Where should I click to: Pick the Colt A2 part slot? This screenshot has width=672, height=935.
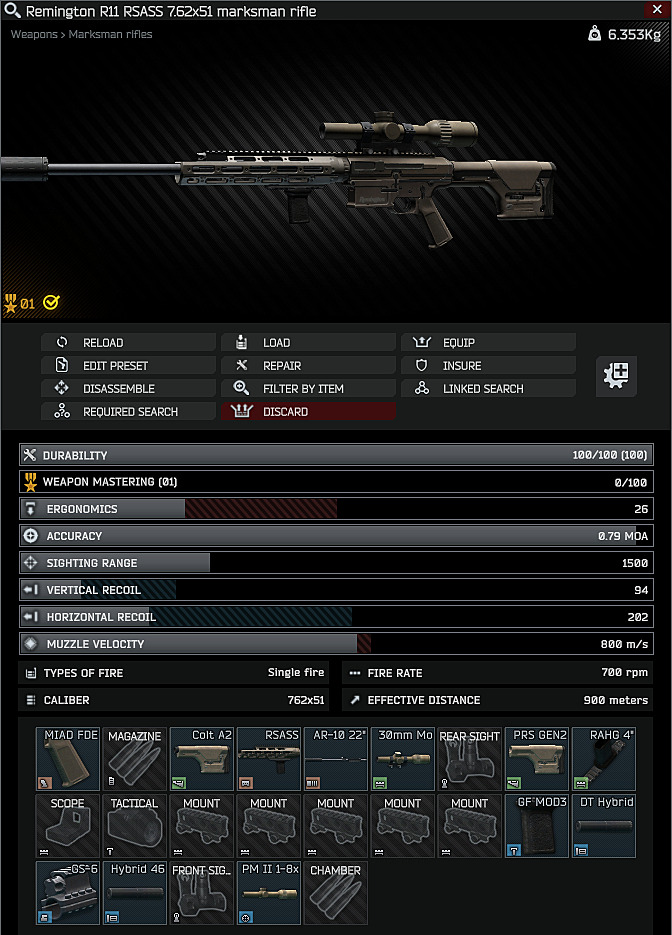tap(202, 759)
